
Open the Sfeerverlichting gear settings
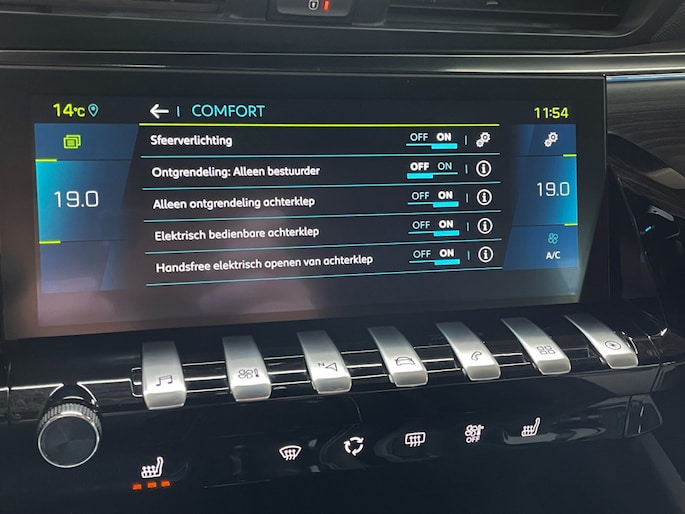(484, 139)
